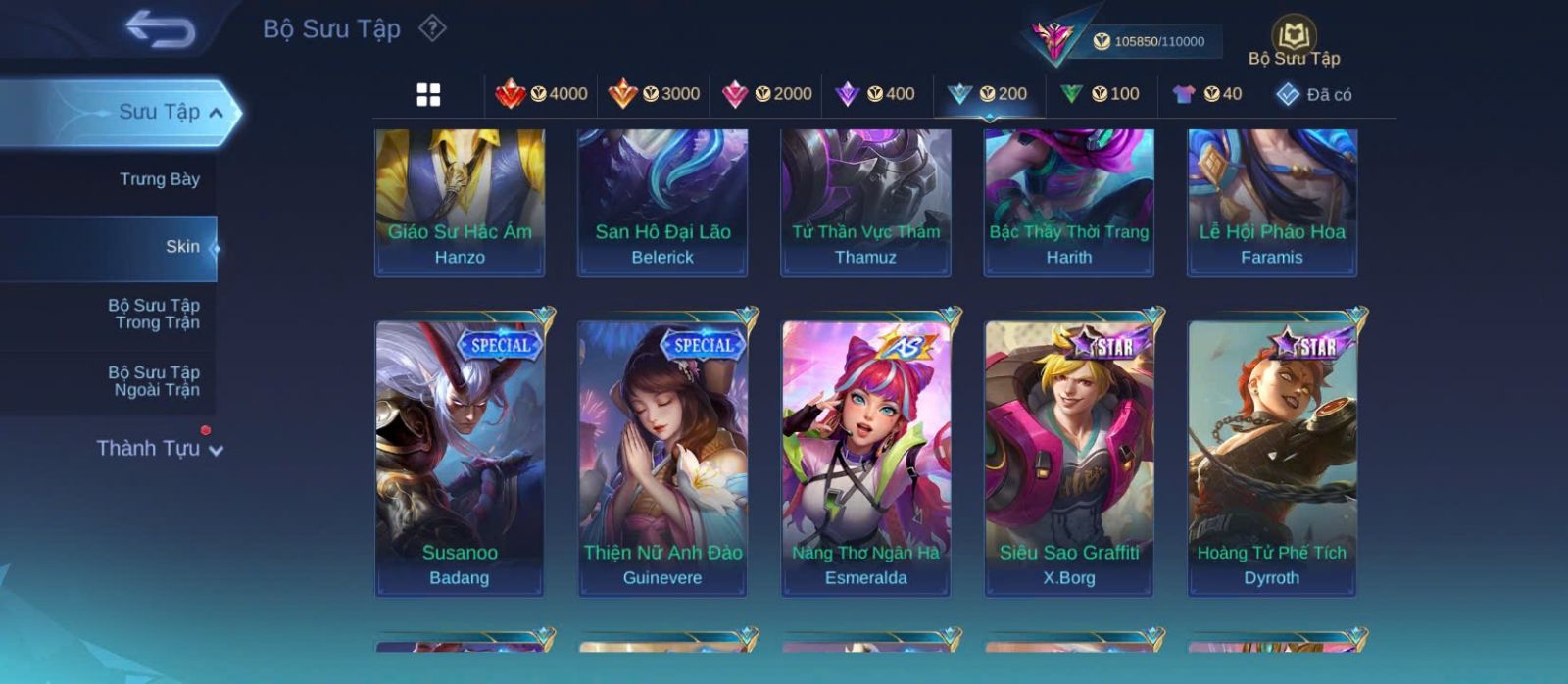Pick X.Borg's Siêu Sao Graffiti card
Screen dimensions: 1568x684
point(1069,458)
